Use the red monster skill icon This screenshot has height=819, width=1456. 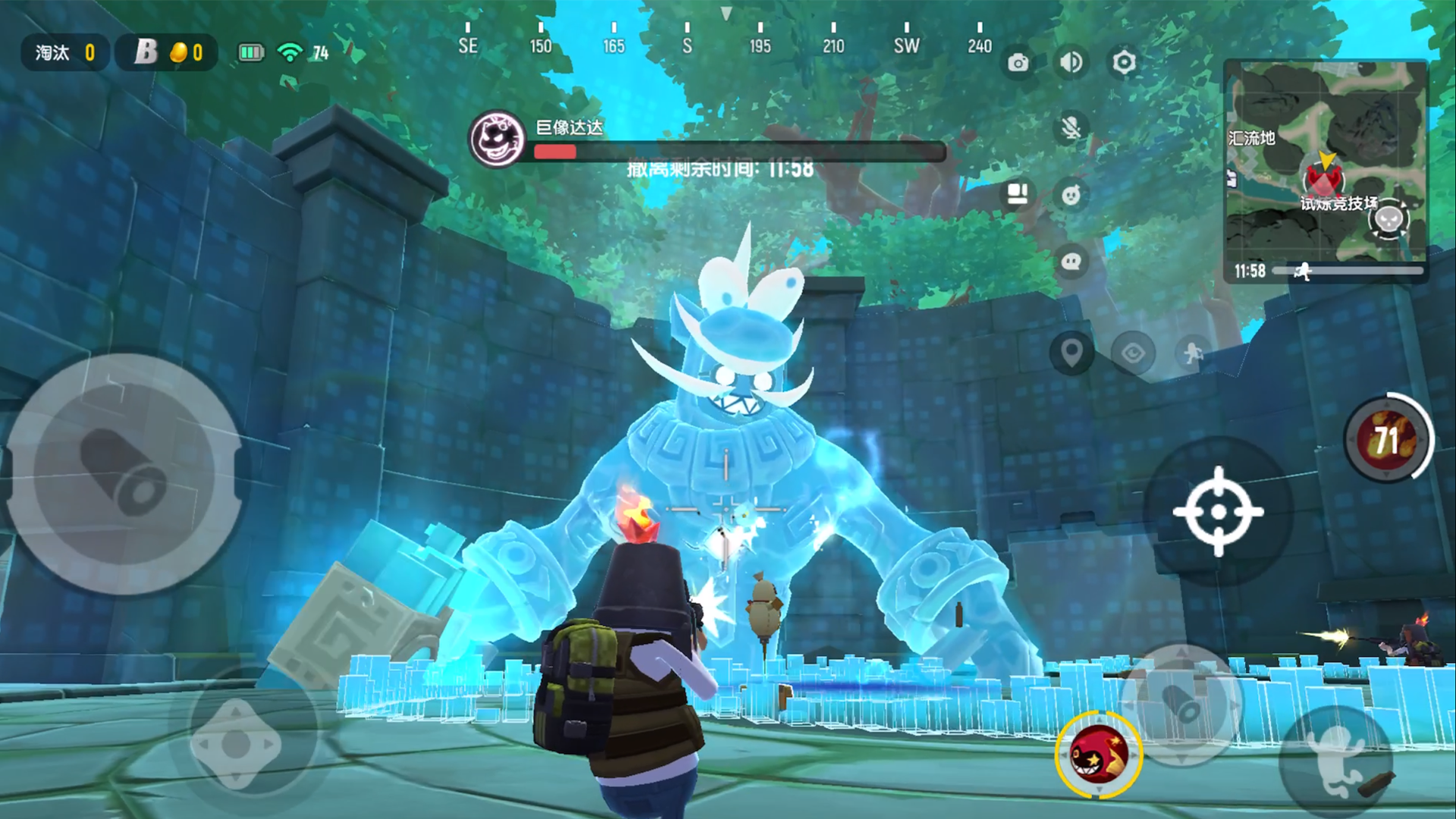[x=1098, y=754]
